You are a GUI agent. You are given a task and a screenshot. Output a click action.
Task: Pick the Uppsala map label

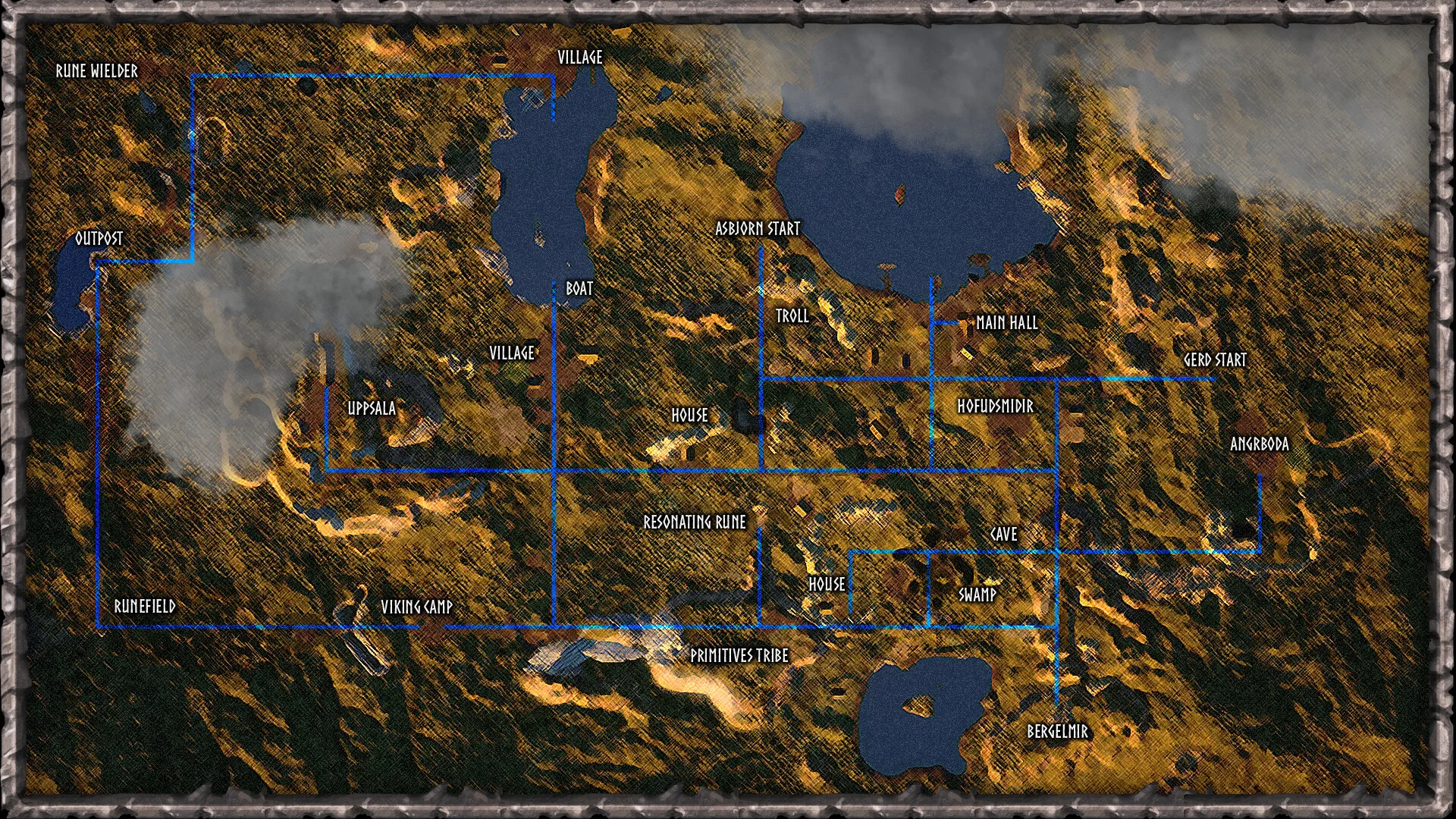pos(372,409)
